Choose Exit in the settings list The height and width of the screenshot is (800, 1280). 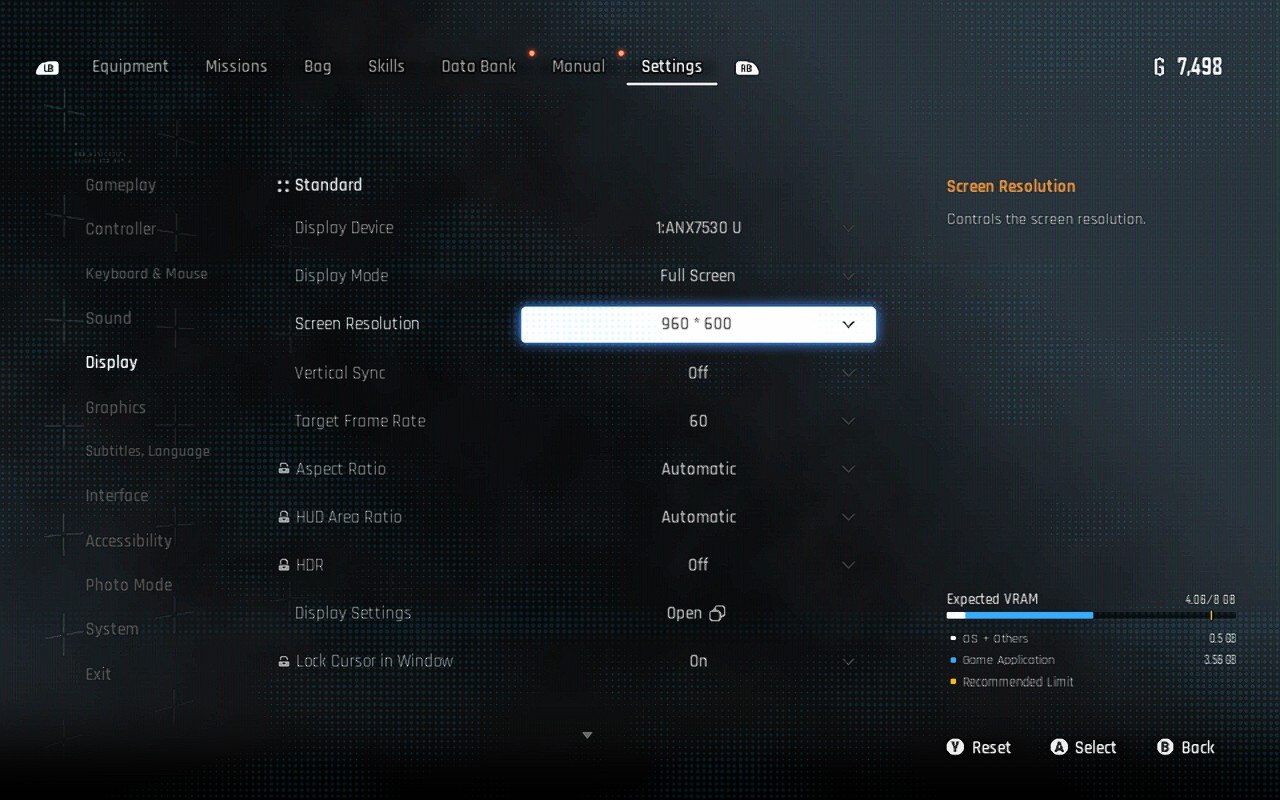click(98, 674)
